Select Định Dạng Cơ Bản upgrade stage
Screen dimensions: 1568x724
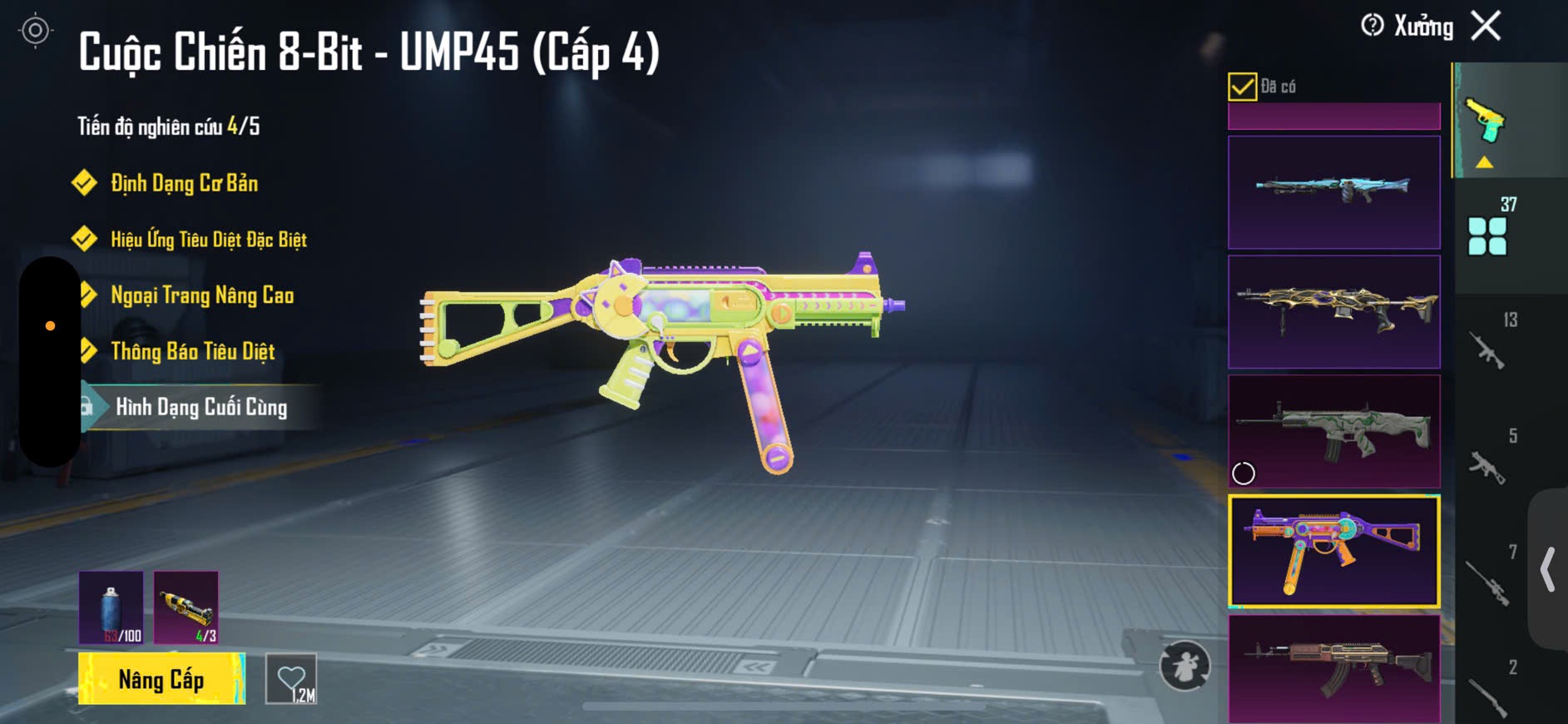(184, 183)
